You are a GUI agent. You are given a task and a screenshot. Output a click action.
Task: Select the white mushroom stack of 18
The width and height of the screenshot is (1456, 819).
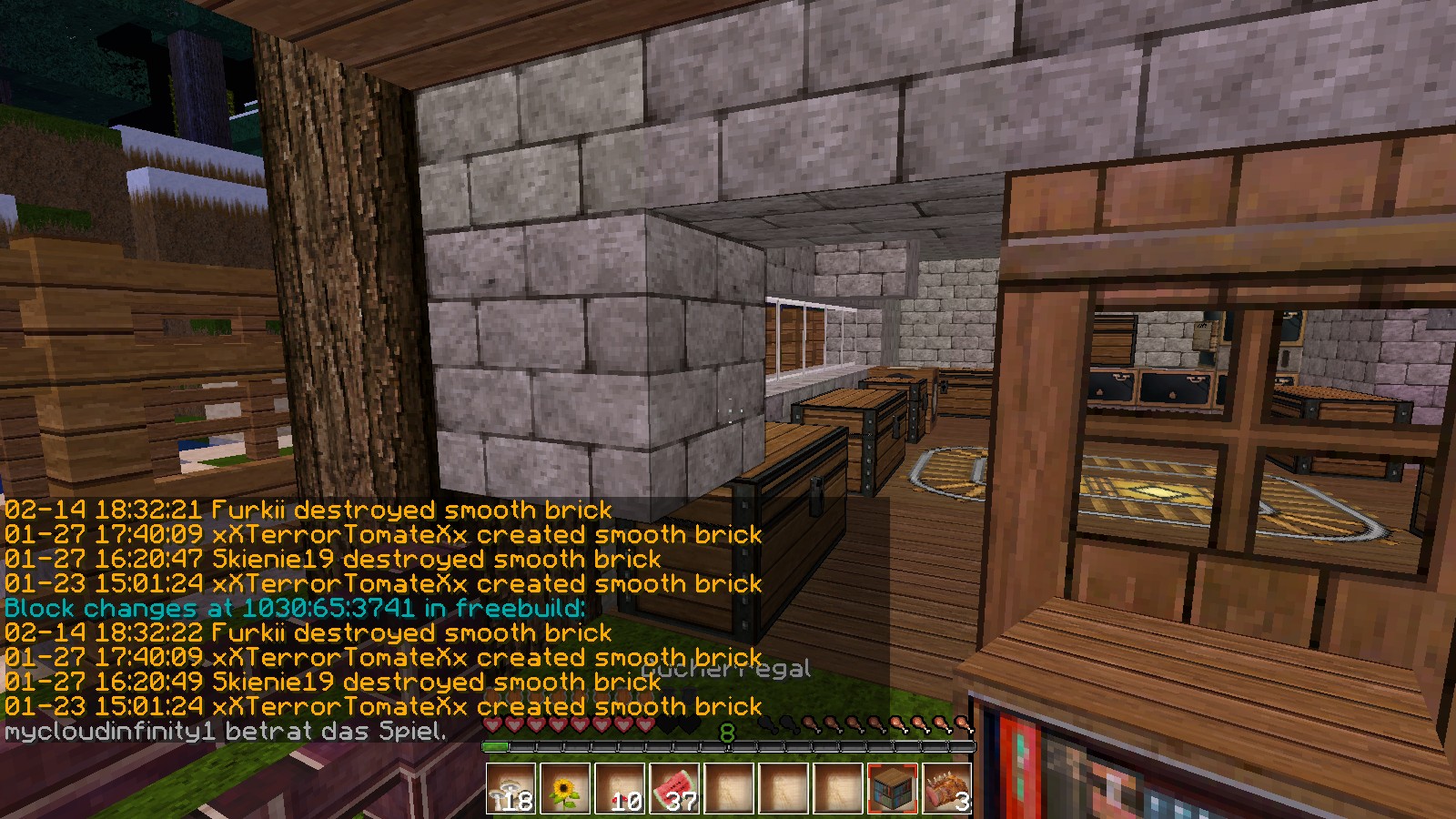point(511,788)
